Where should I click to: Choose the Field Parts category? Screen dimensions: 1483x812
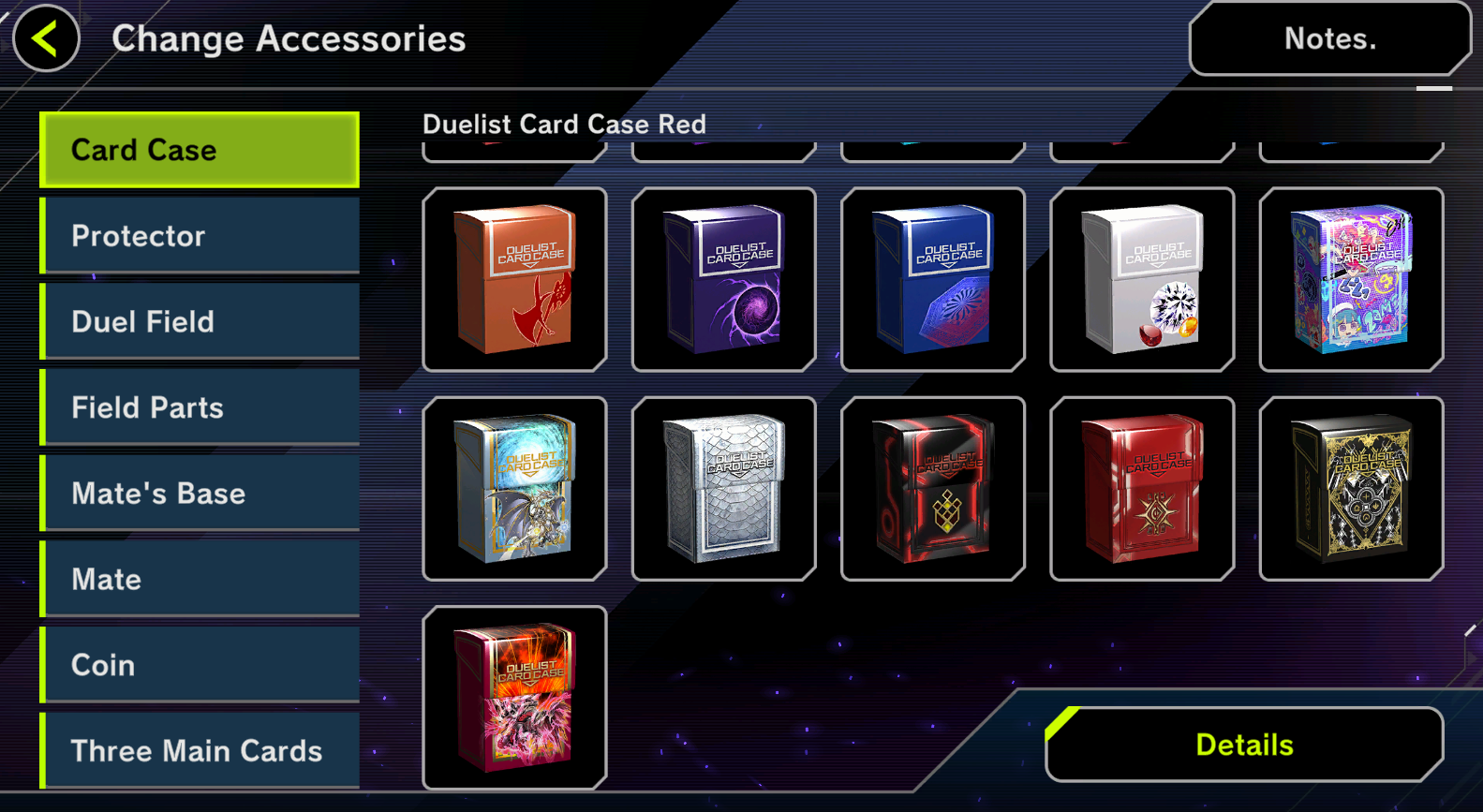coord(200,407)
